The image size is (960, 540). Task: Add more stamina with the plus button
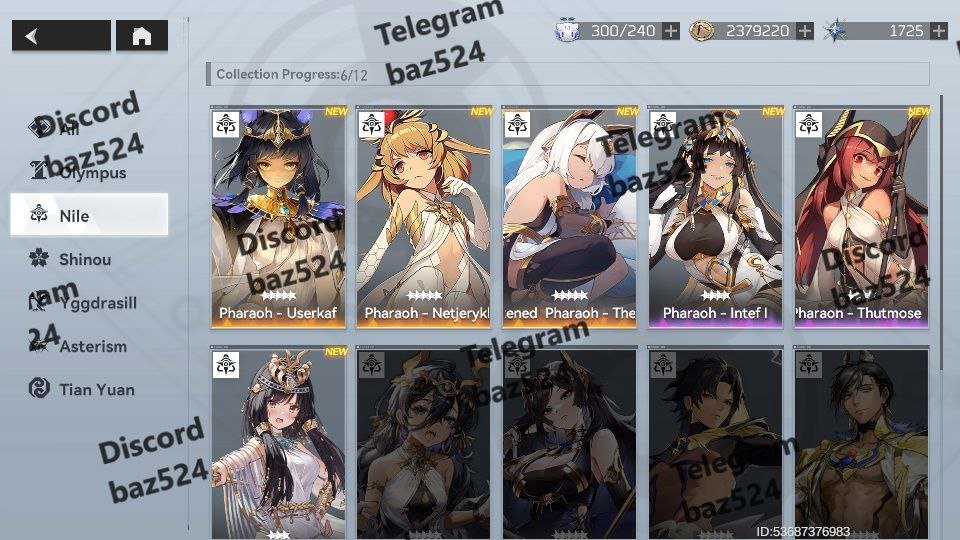pyautogui.click(x=671, y=31)
